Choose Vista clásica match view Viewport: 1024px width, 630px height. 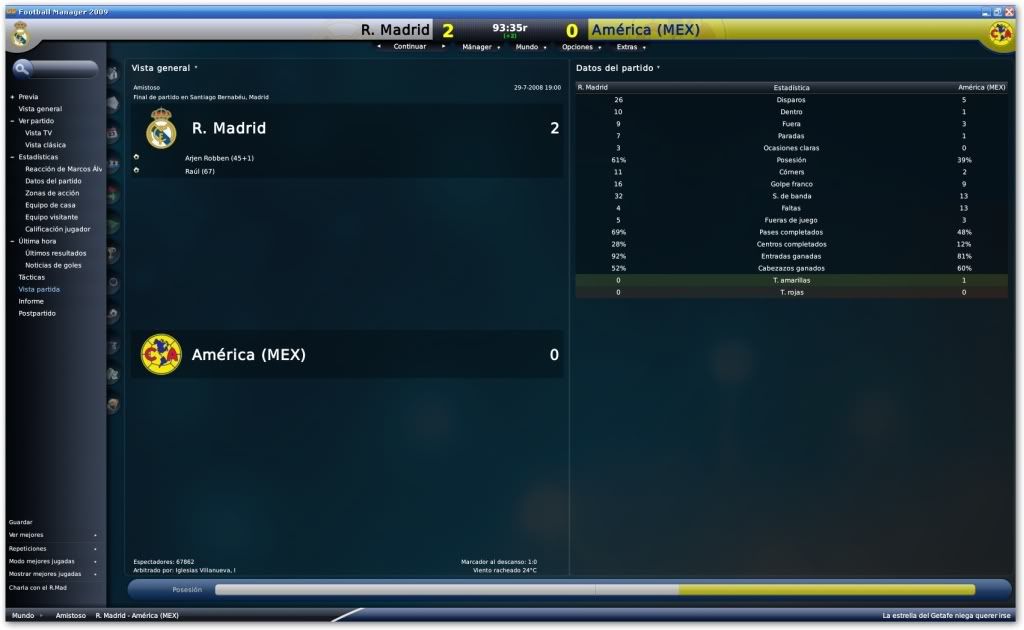click(x=45, y=145)
